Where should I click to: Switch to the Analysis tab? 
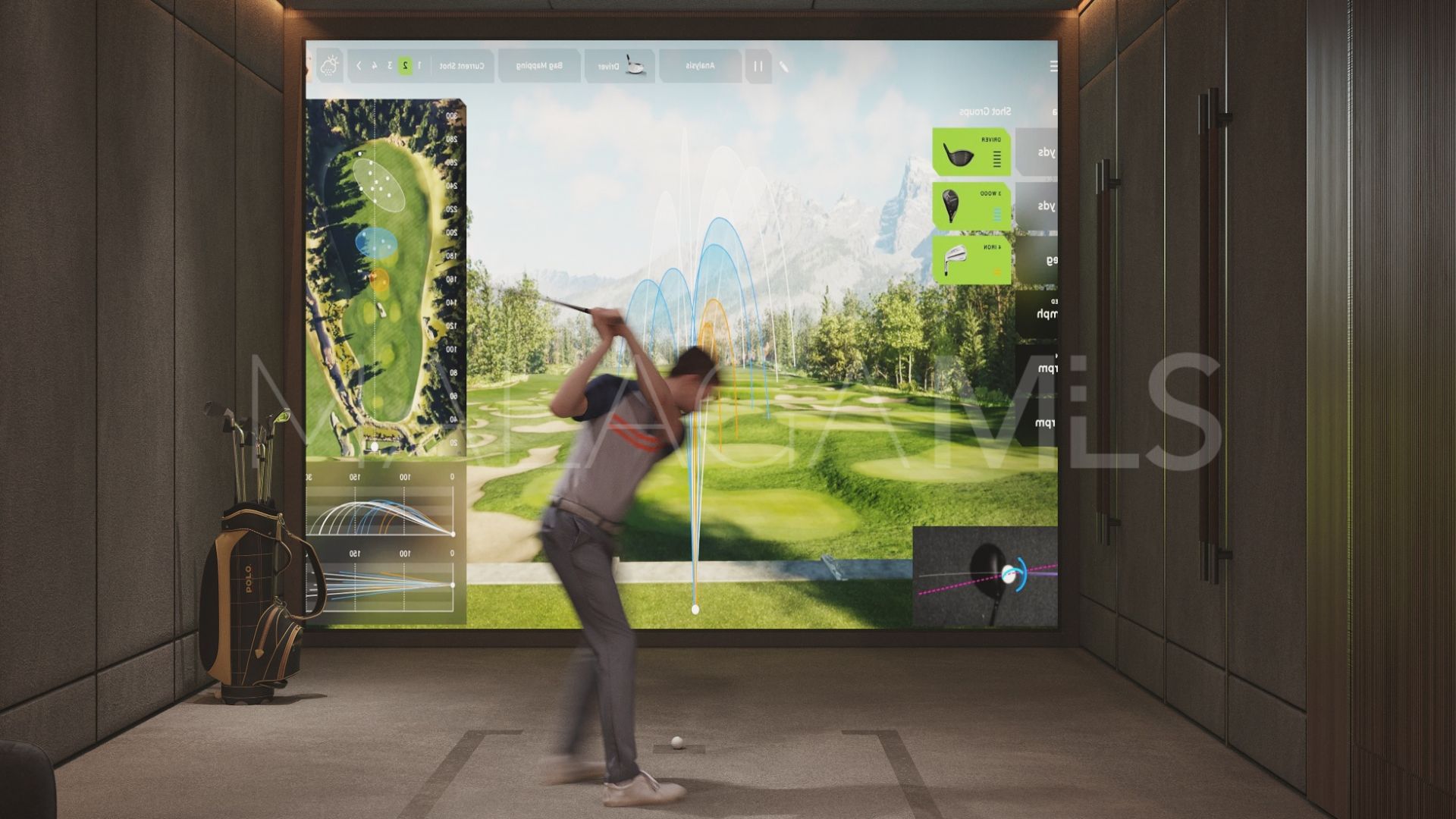700,66
